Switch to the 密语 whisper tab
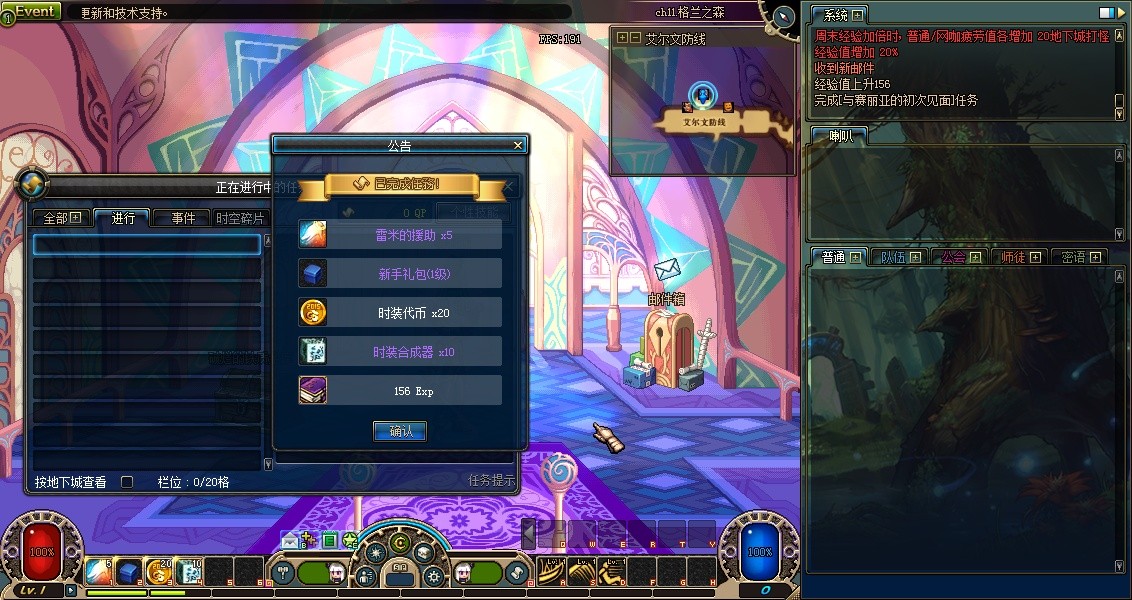1132x600 pixels. point(1079,257)
